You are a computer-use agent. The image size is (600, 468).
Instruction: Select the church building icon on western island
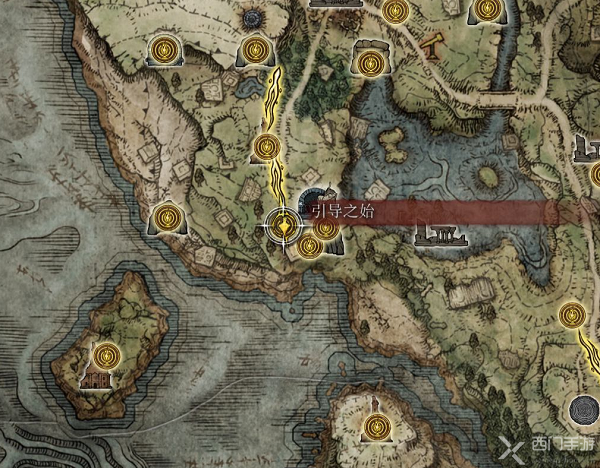click(95, 380)
